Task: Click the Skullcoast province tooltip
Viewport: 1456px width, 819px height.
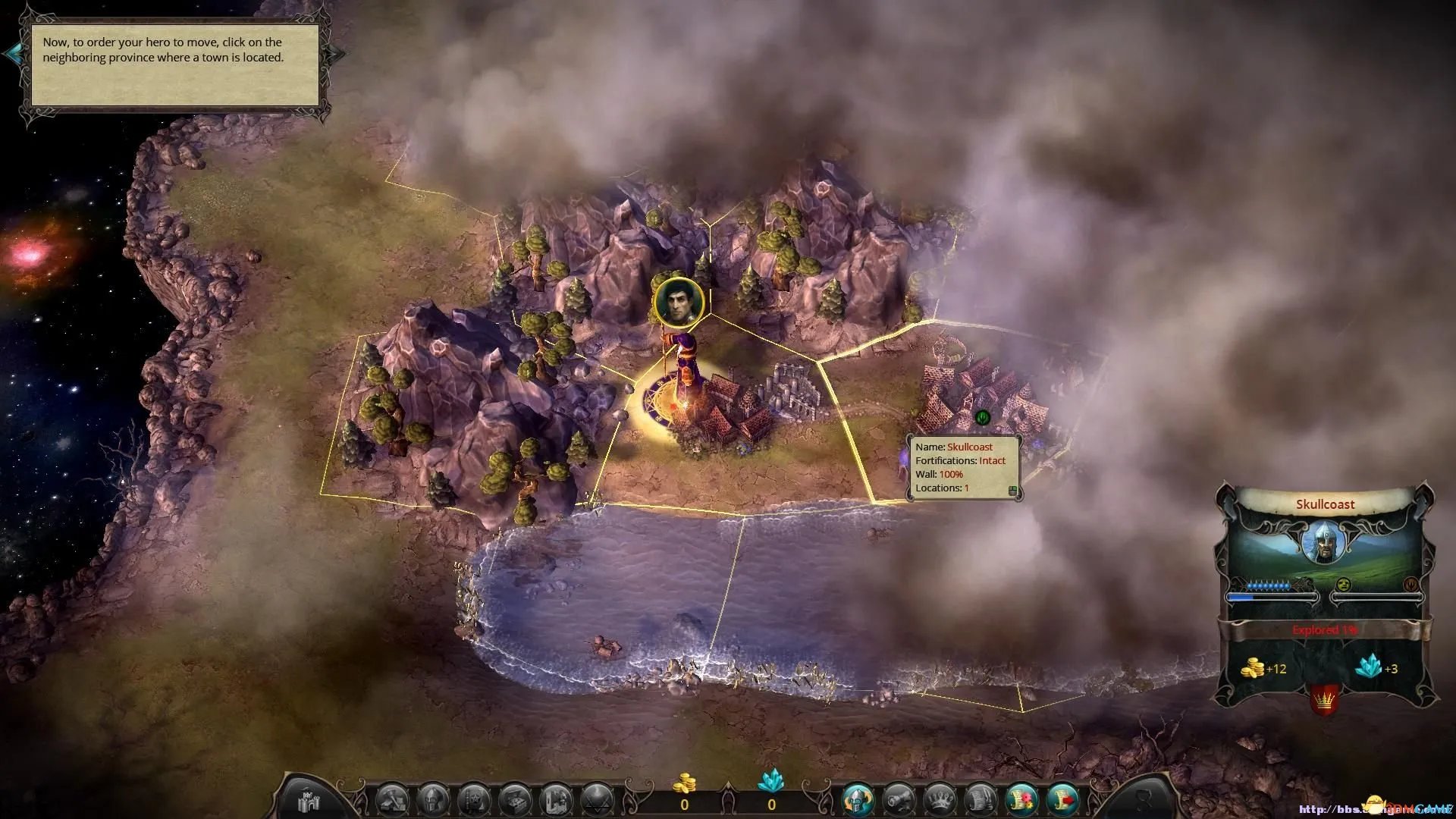Action: [965, 467]
